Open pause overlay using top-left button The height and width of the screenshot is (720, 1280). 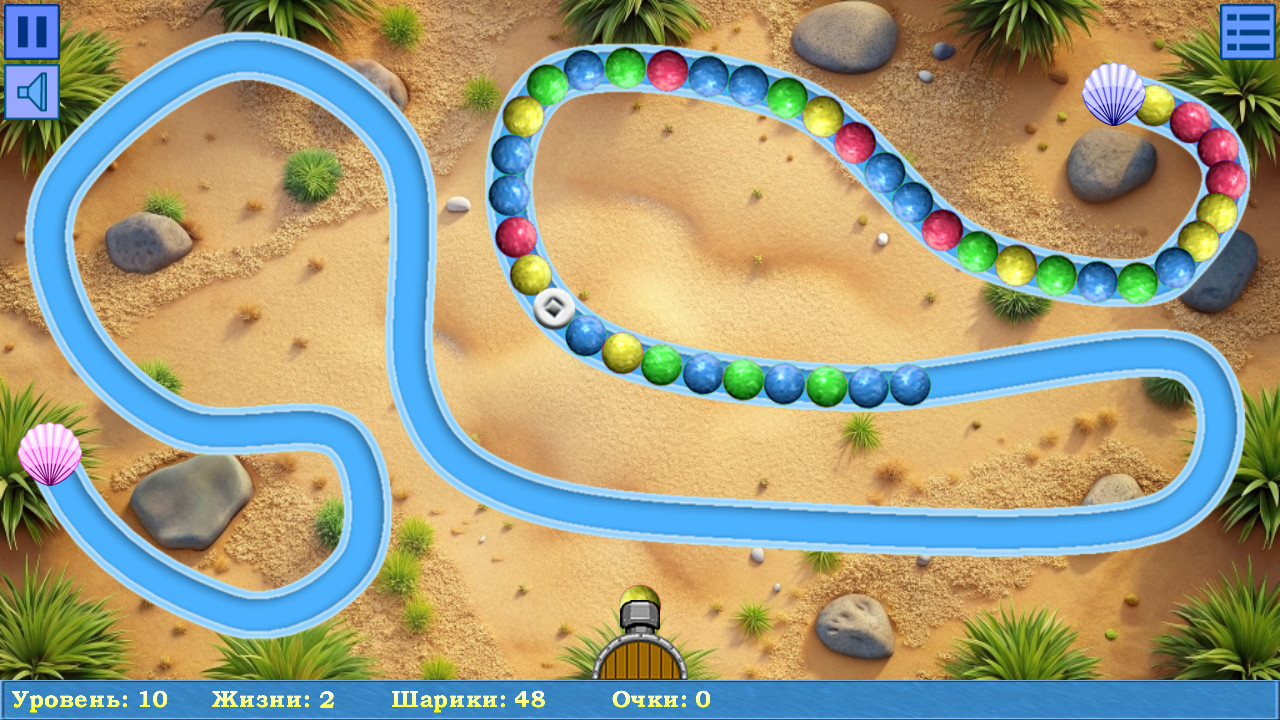pos(31,31)
